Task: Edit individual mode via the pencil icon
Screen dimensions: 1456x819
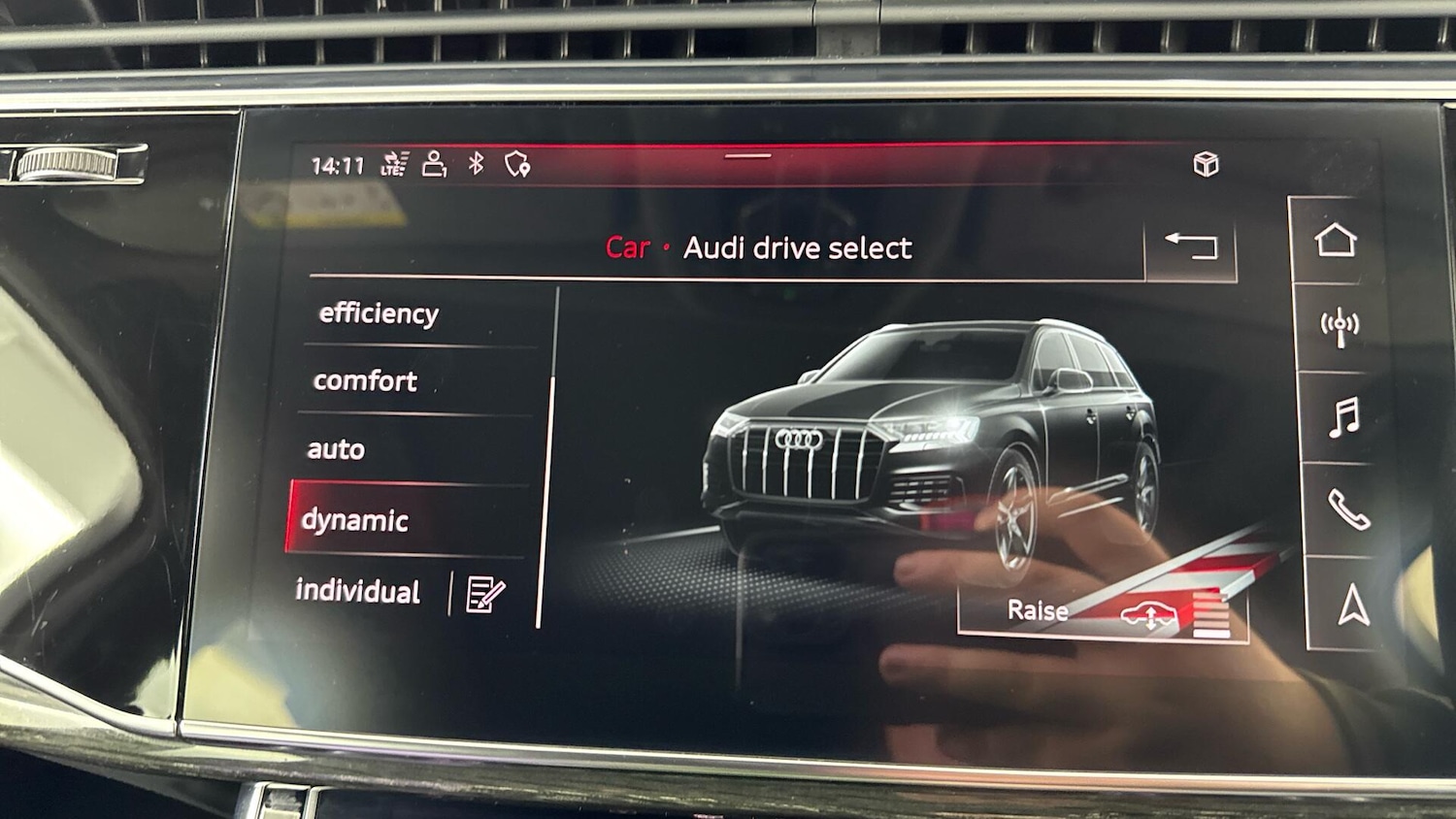Action: pos(484,593)
